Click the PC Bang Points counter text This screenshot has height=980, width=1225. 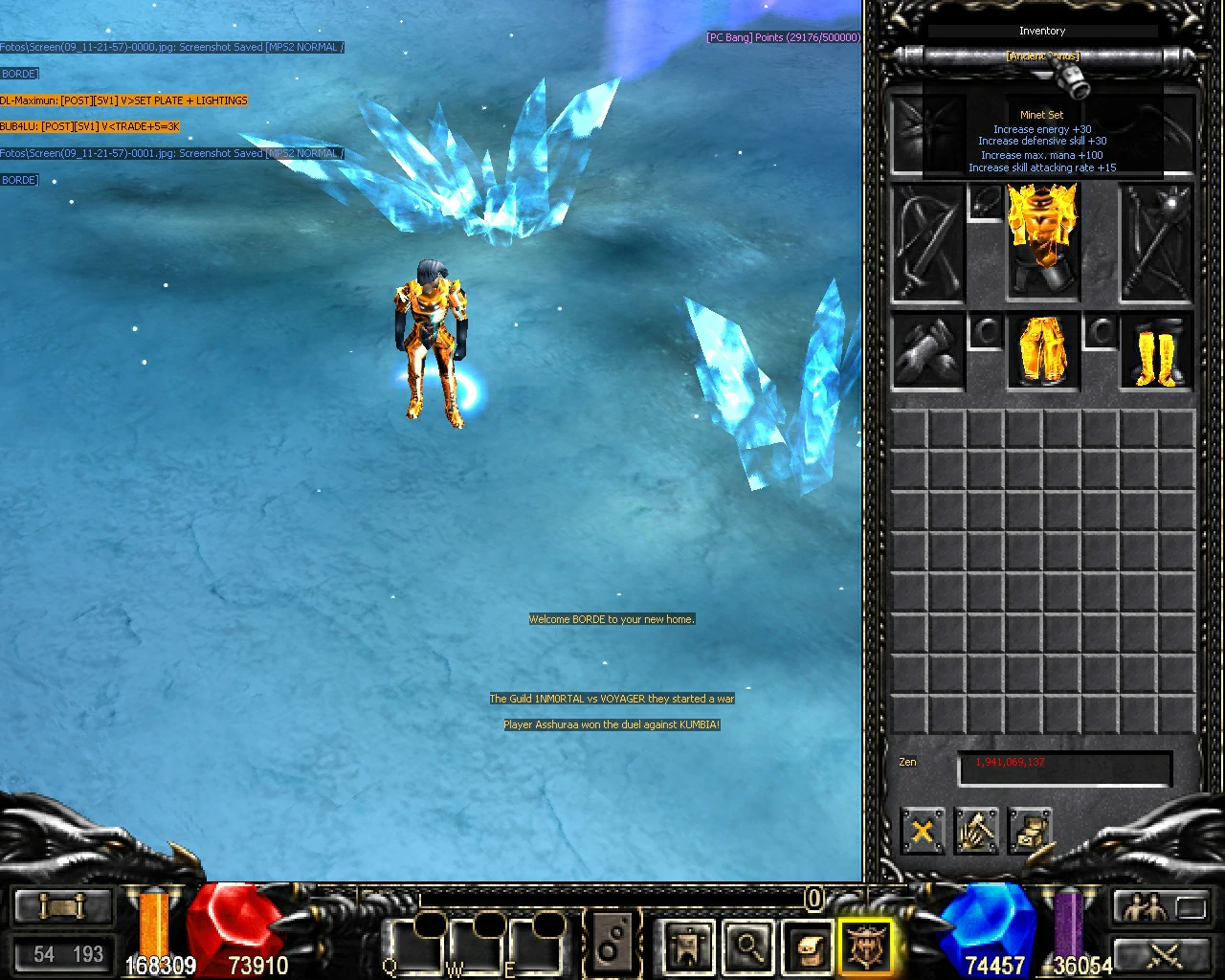pos(783,36)
